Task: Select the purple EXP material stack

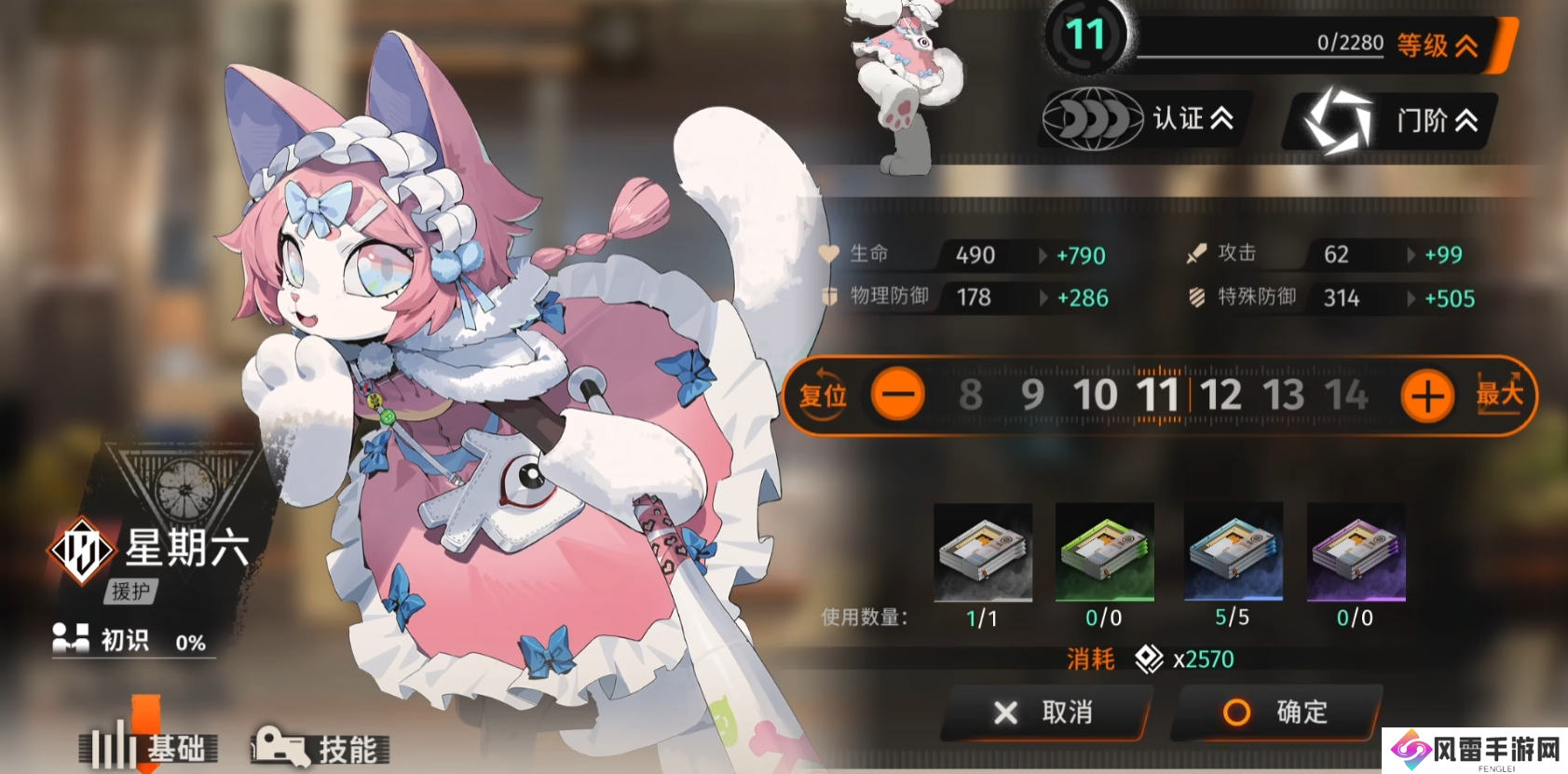Action: [x=1356, y=551]
